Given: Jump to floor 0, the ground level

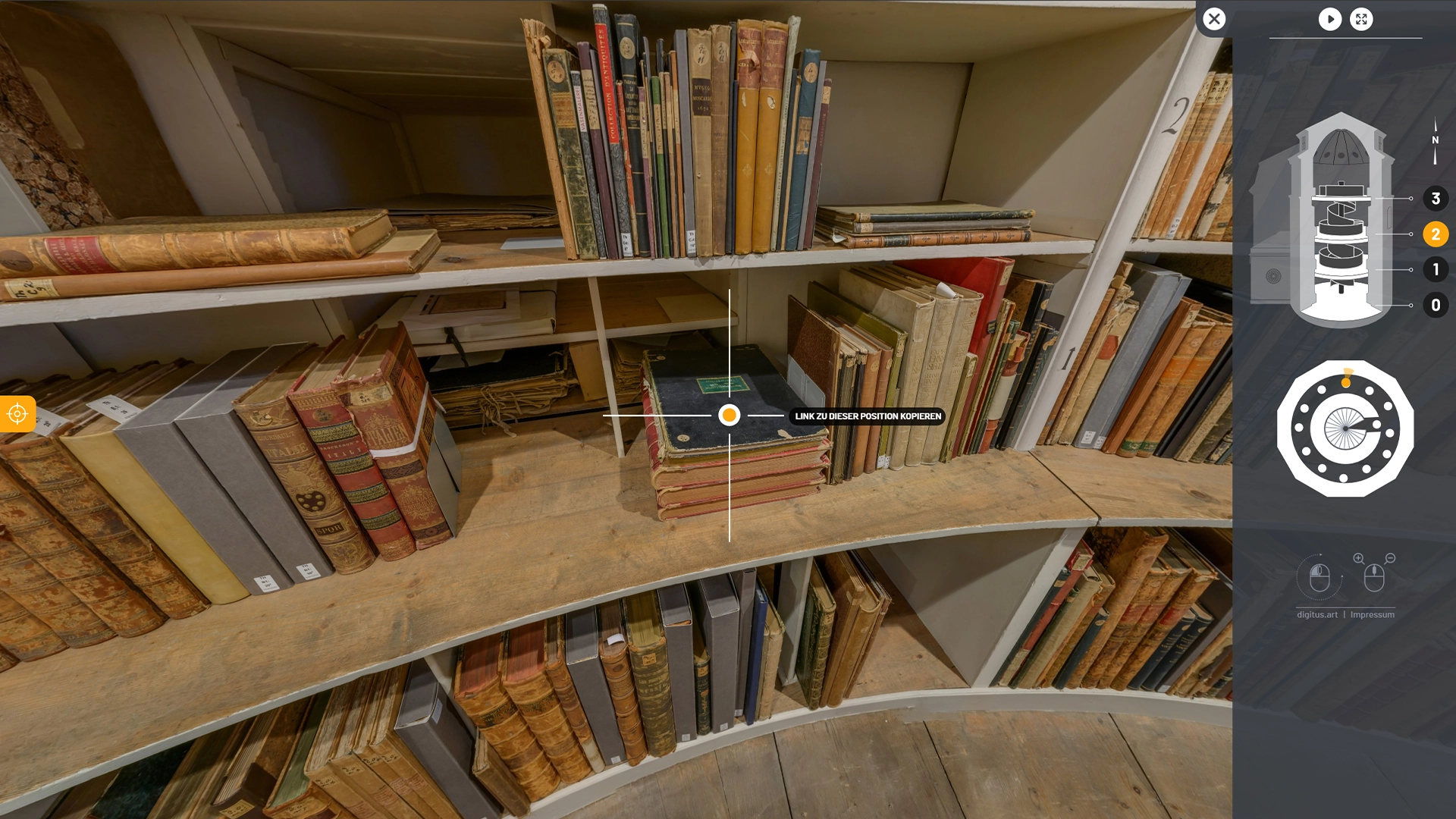Looking at the screenshot, I should (1435, 305).
